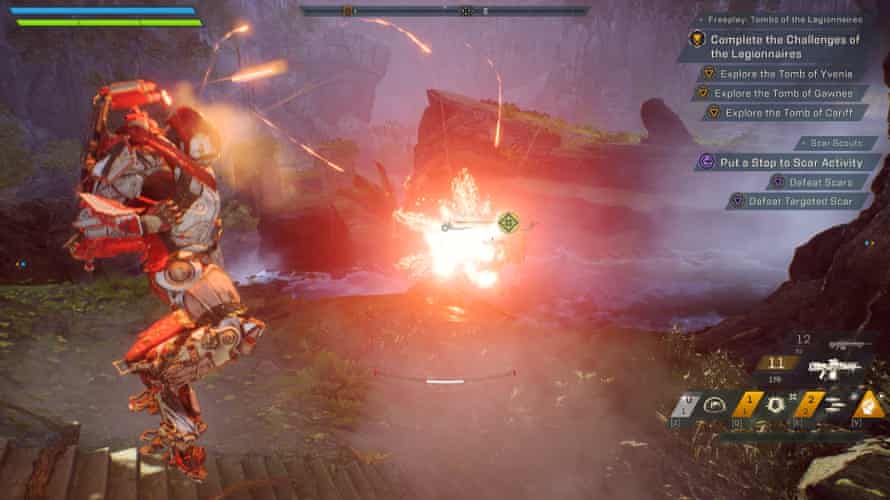Viewport: 890px width, 500px height.
Task: Activate the dome-shaped gear ability icon
Action: coord(713,404)
